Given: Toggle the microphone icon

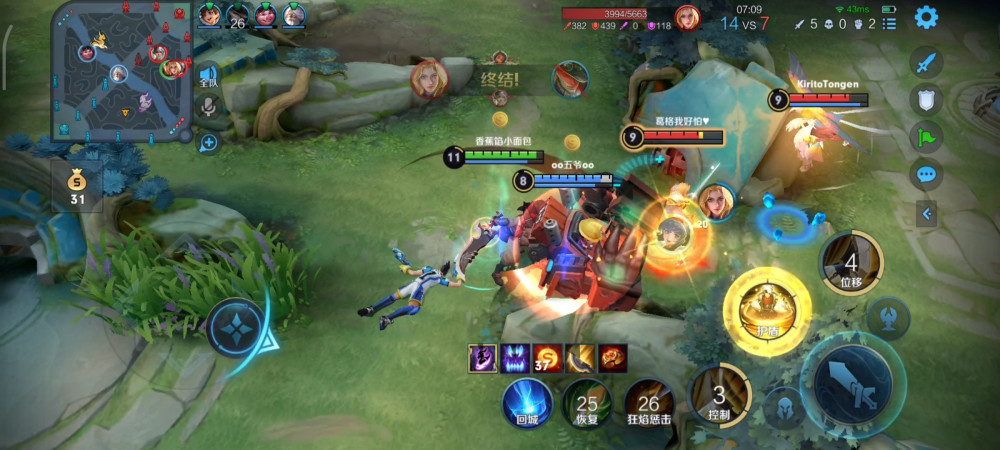Looking at the screenshot, I should tap(209, 108).
